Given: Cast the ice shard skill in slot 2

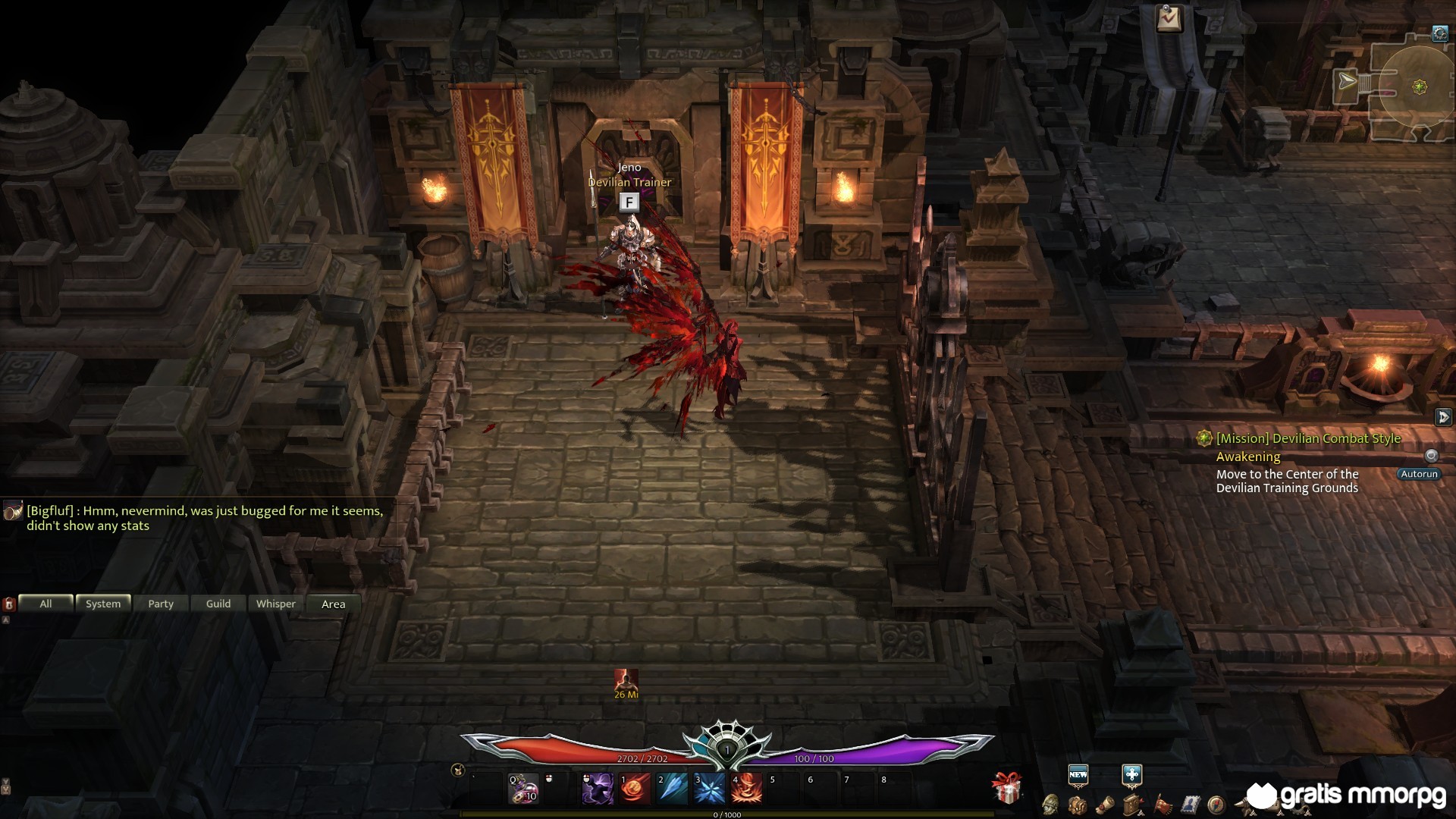Looking at the screenshot, I should pyautogui.click(x=672, y=789).
